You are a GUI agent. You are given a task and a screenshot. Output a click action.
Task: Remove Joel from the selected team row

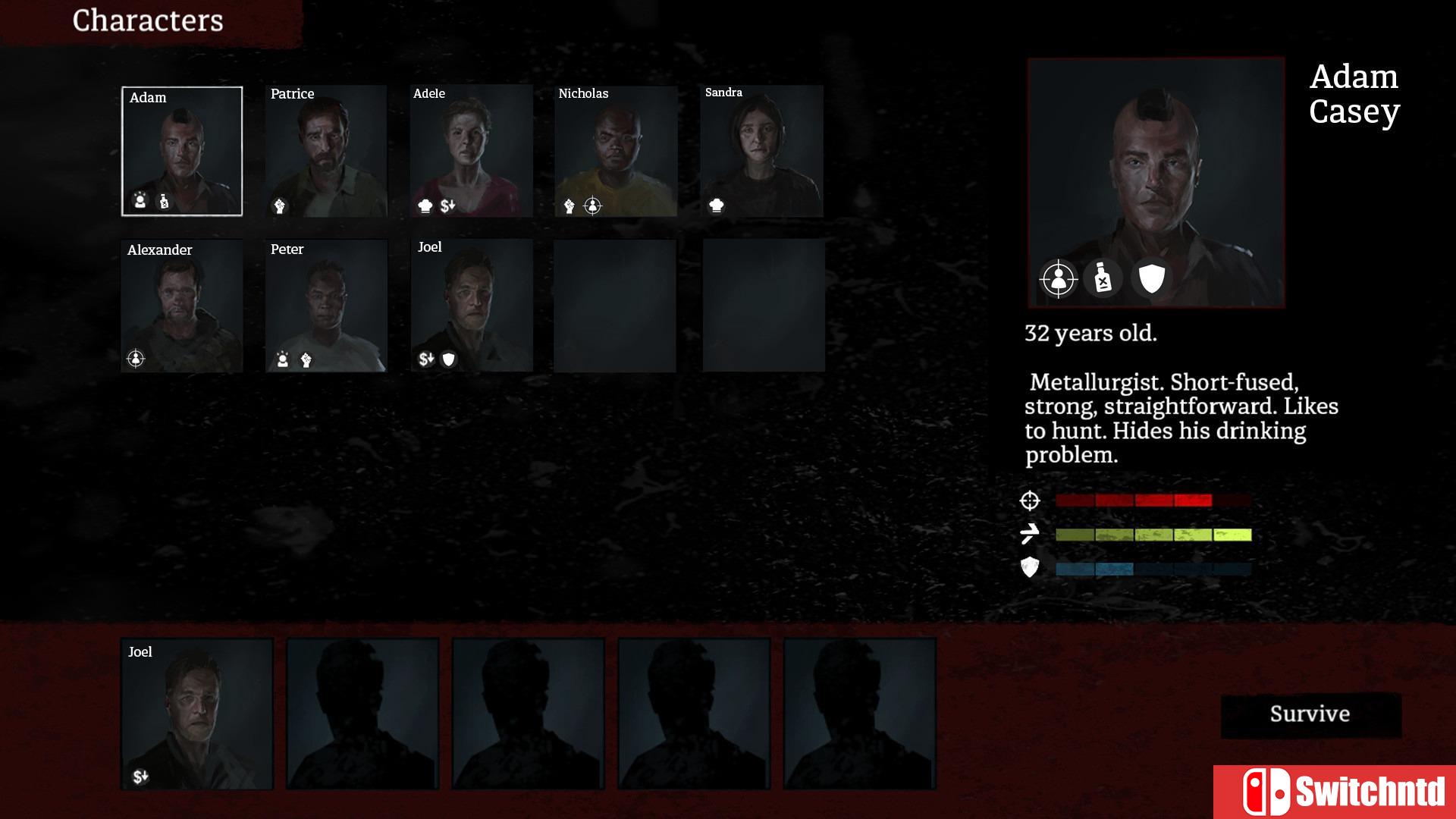tap(197, 714)
